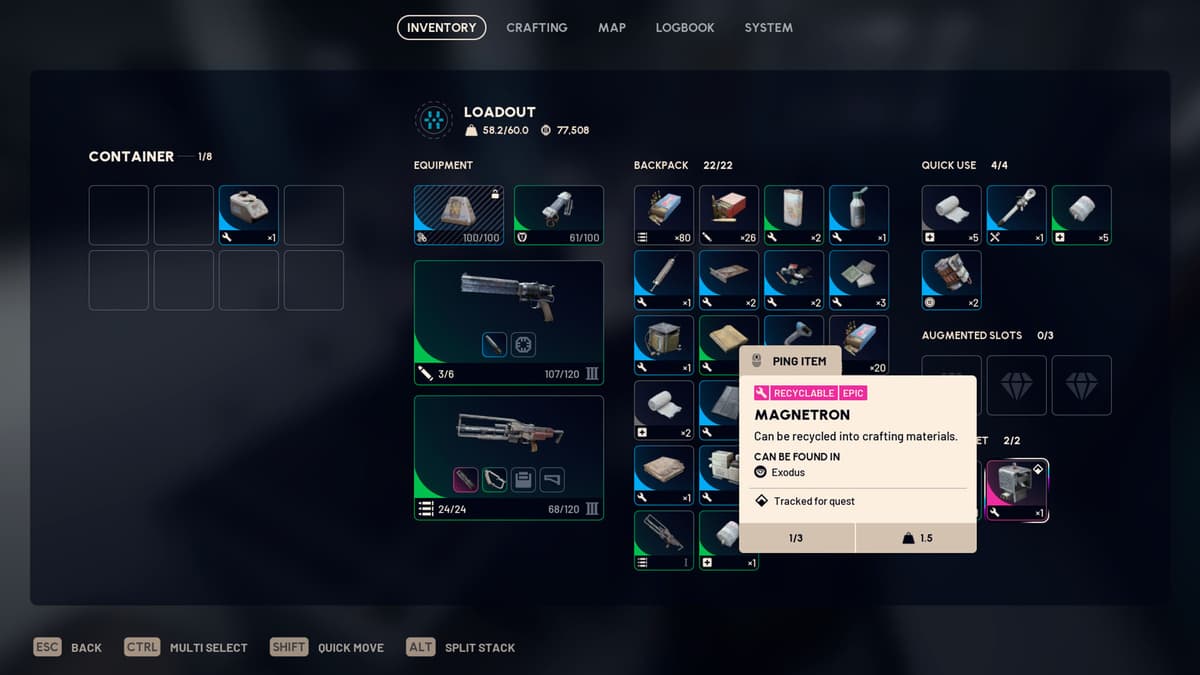Choose the equipment slot showing 100/100

pyautogui.click(x=458, y=214)
